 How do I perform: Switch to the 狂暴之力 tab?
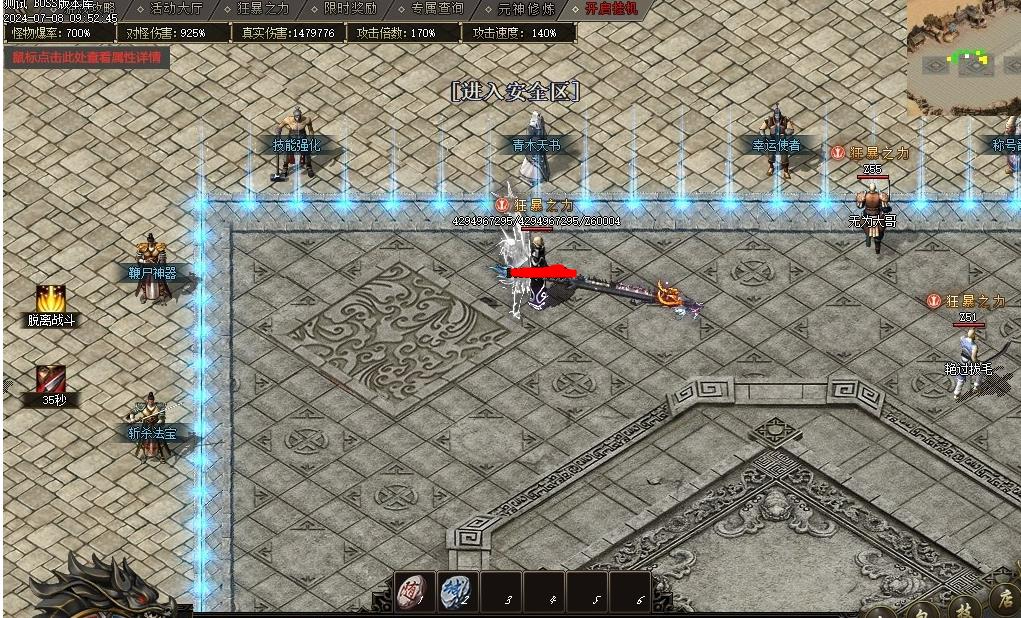[x=263, y=9]
